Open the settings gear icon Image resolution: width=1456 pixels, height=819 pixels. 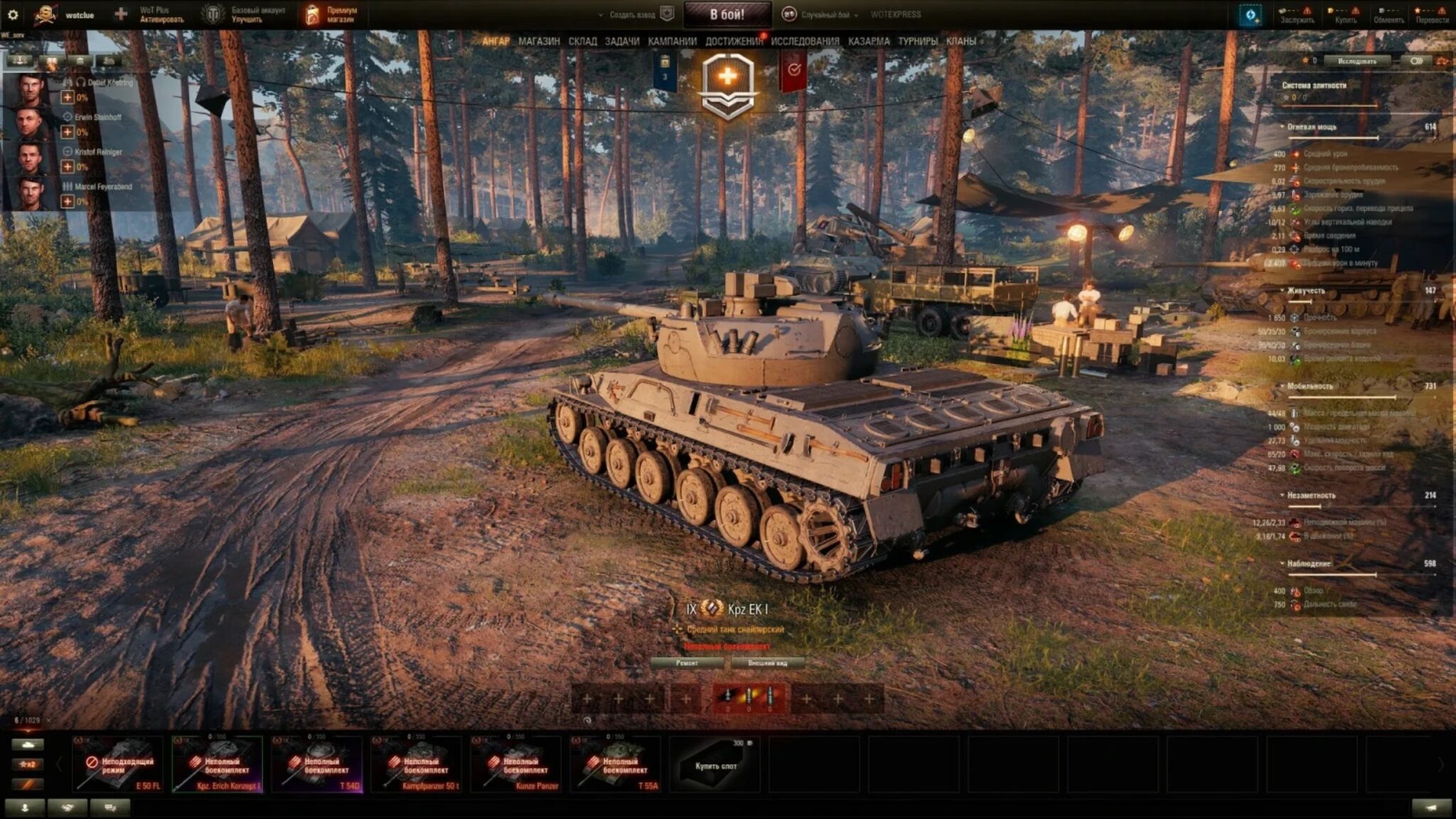click(x=12, y=14)
